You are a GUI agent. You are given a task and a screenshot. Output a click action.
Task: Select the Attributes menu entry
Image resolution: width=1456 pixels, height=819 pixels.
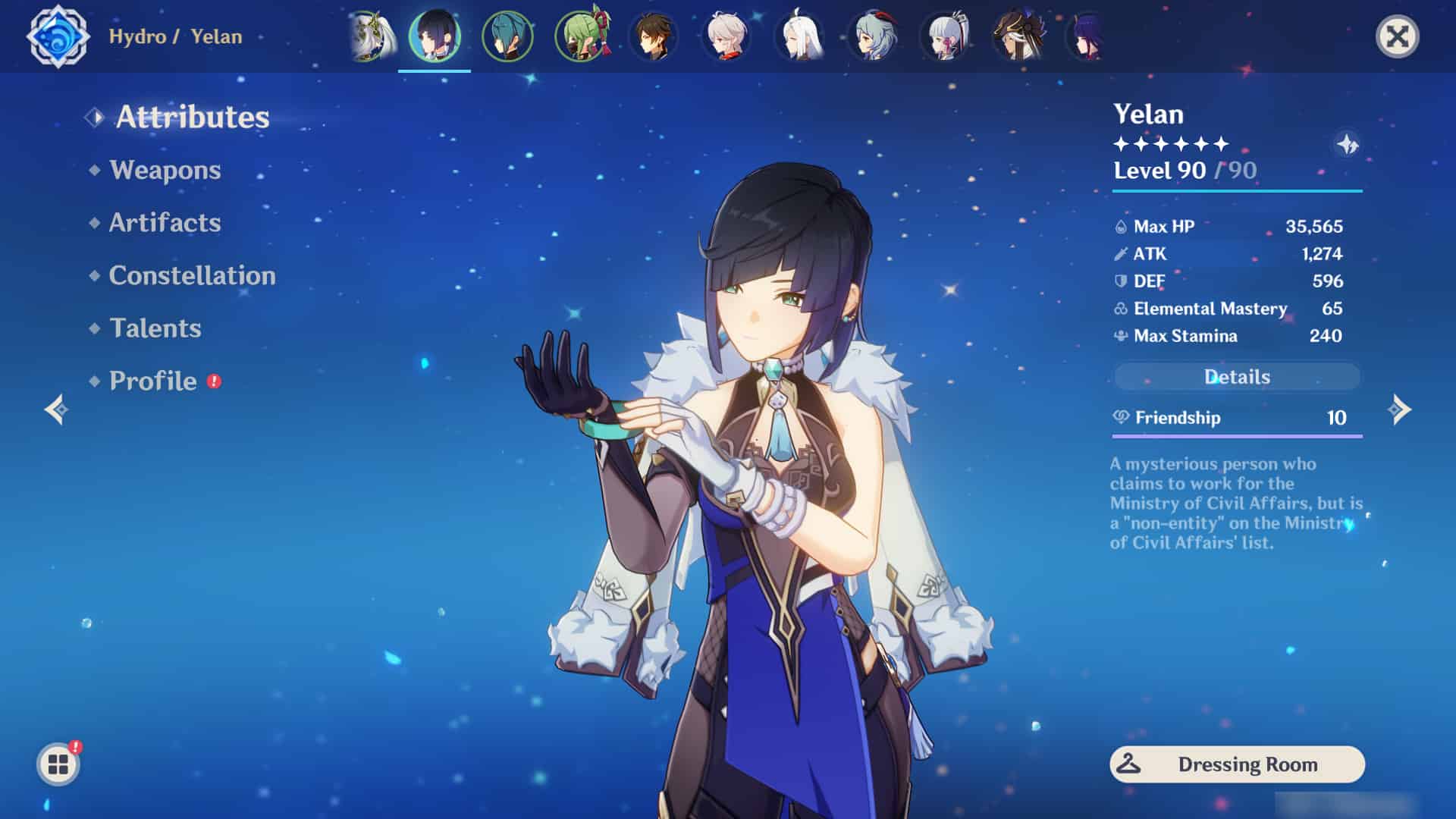(192, 117)
